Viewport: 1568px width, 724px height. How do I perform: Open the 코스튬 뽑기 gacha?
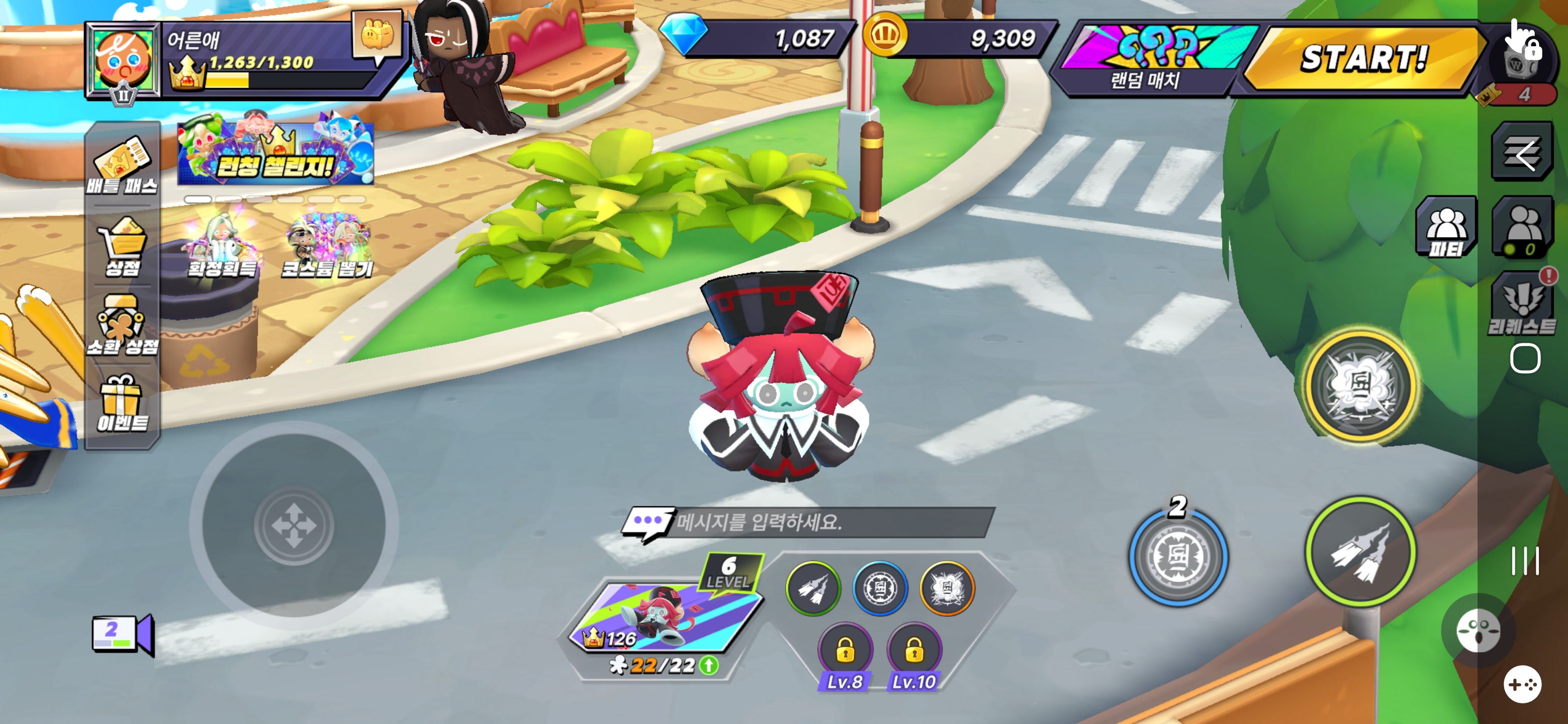pos(328,246)
